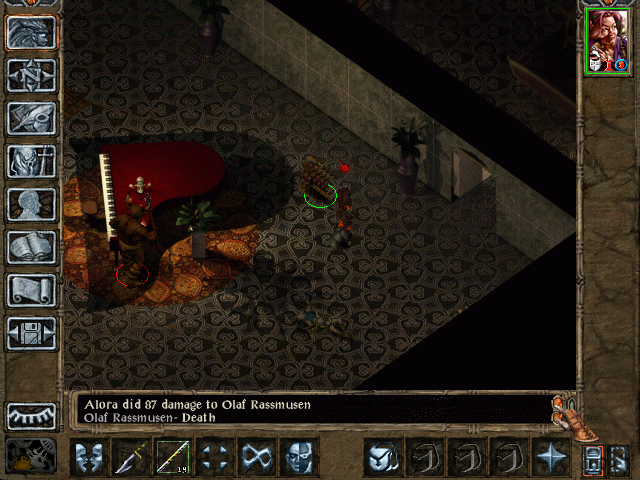Toggle party AI with the lantern button
Image resolution: width=640 pixels, height=480 pixels.
coord(593,460)
